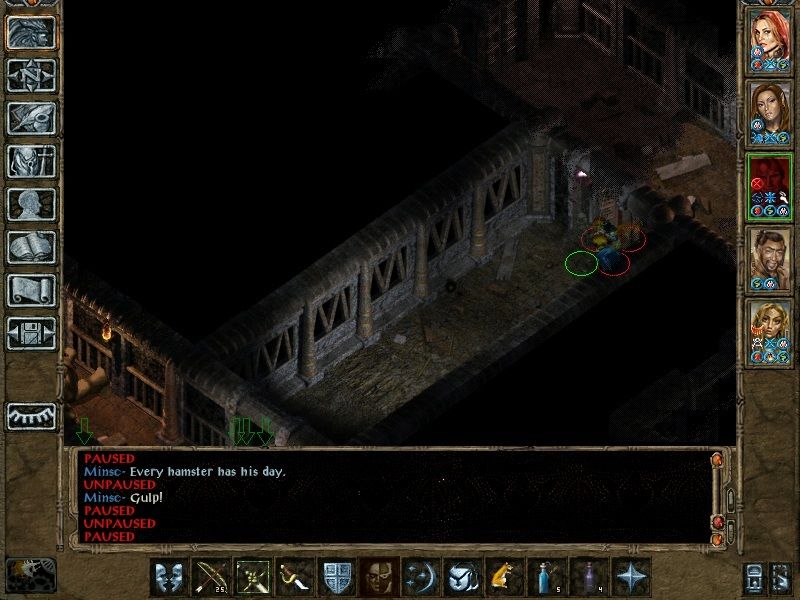Open the journal with the quill button
This screenshot has height=600, width=800.
(32, 118)
